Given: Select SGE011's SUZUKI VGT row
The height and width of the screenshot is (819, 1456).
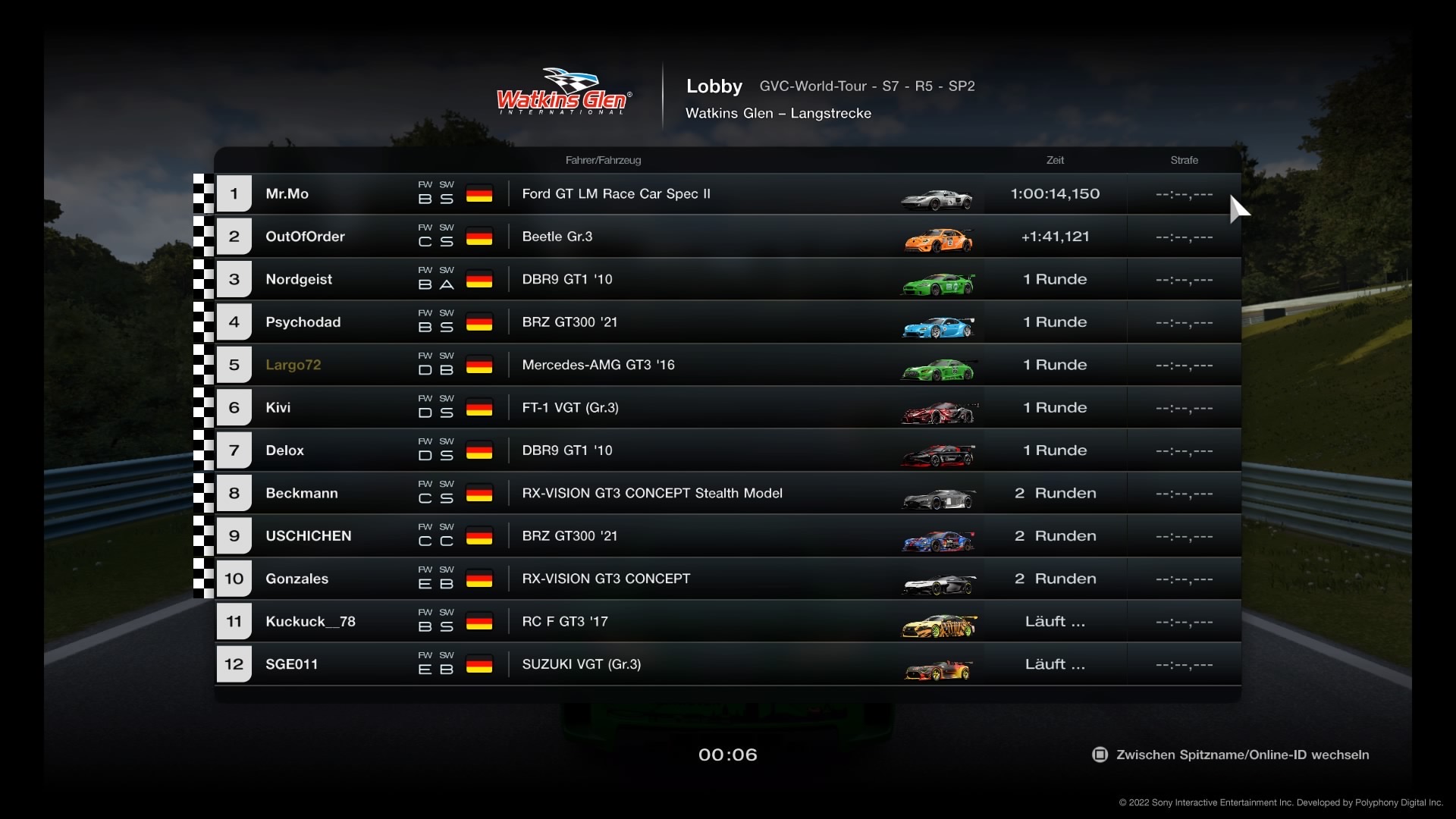Looking at the screenshot, I should click(728, 664).
